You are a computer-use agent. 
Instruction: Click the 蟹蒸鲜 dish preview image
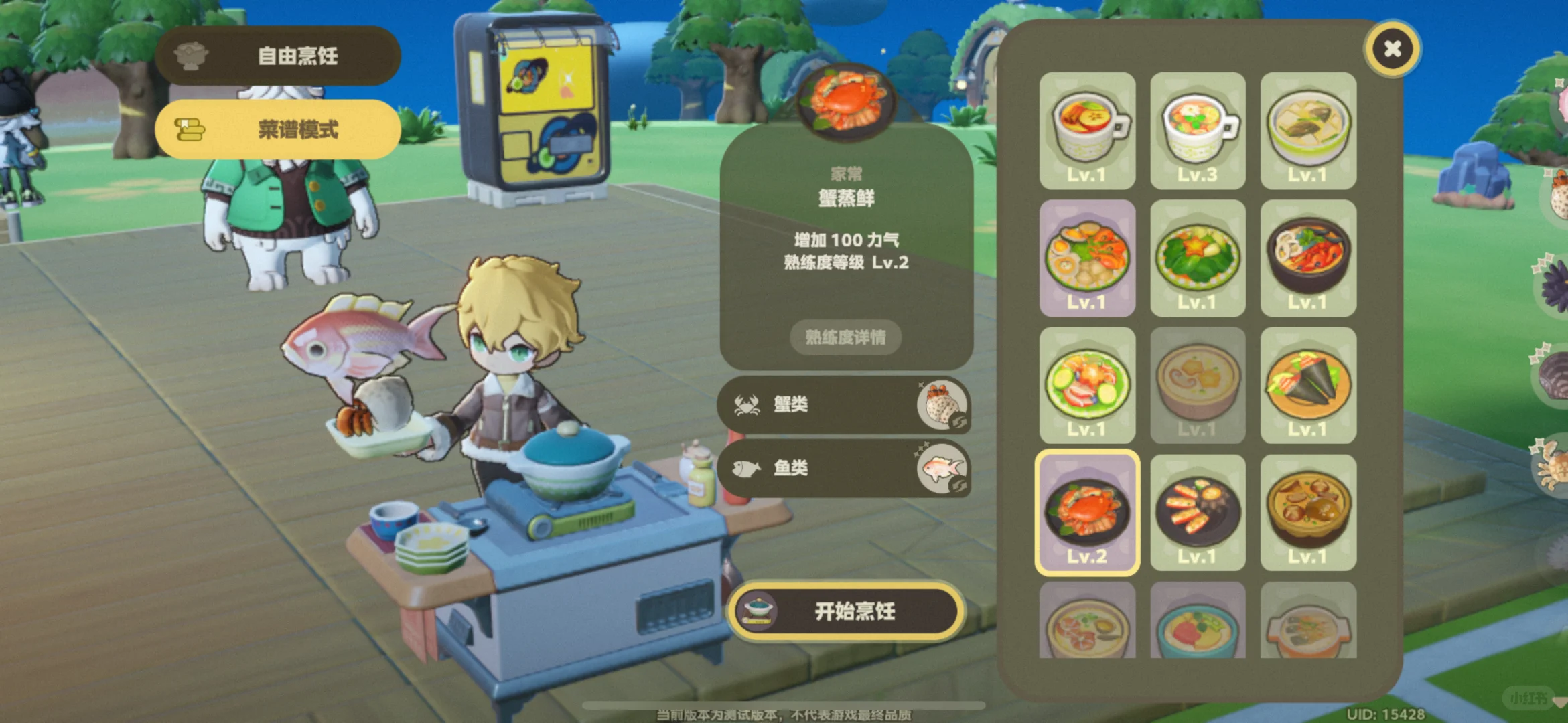(x=846, y=105)
